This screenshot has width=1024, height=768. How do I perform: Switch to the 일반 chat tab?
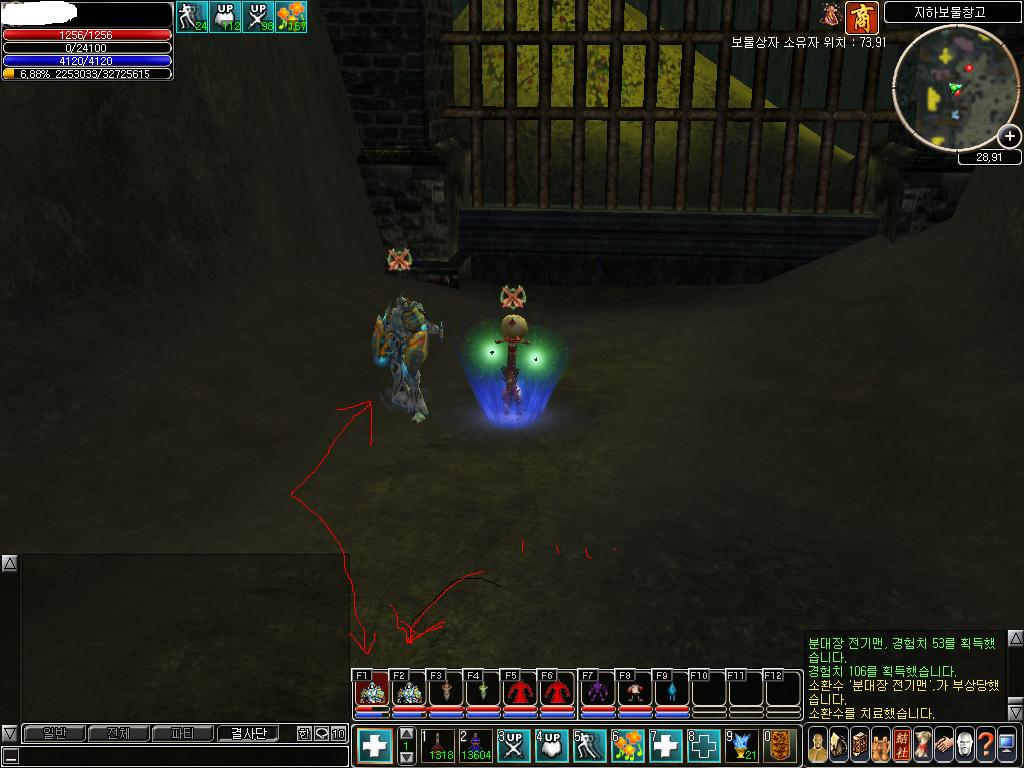[x=53, y=733]
